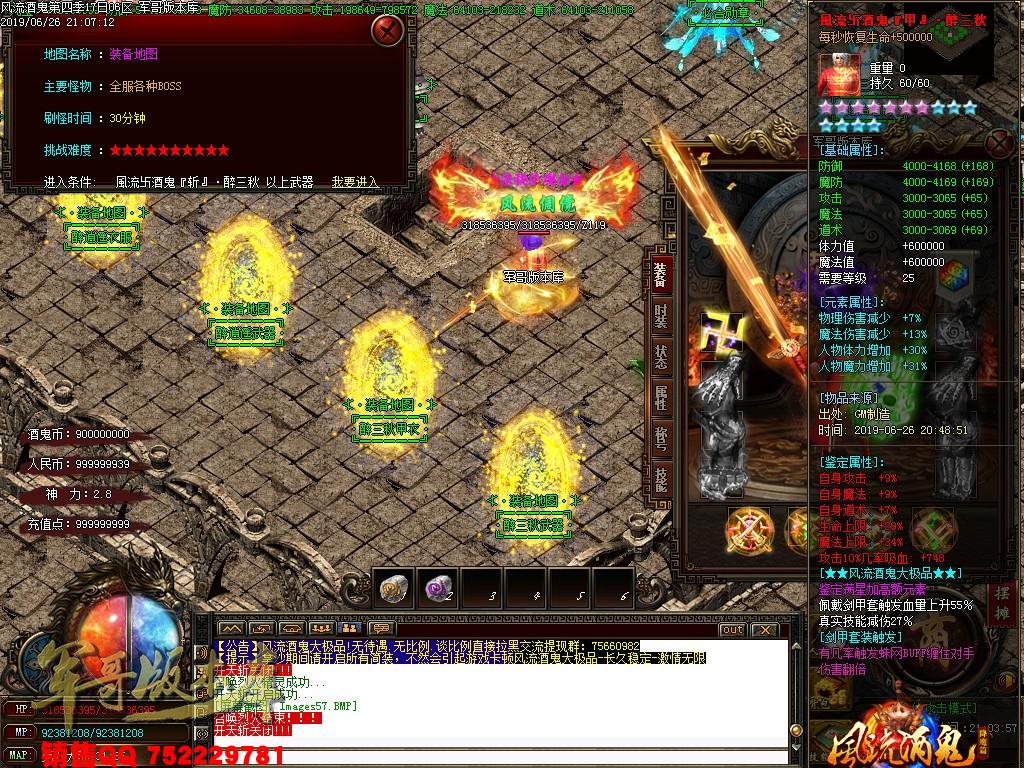The width and height of the screenshot is (1024, 768).
Task: Switch to the 技能 skills tab
Action: tap(661, 479)
